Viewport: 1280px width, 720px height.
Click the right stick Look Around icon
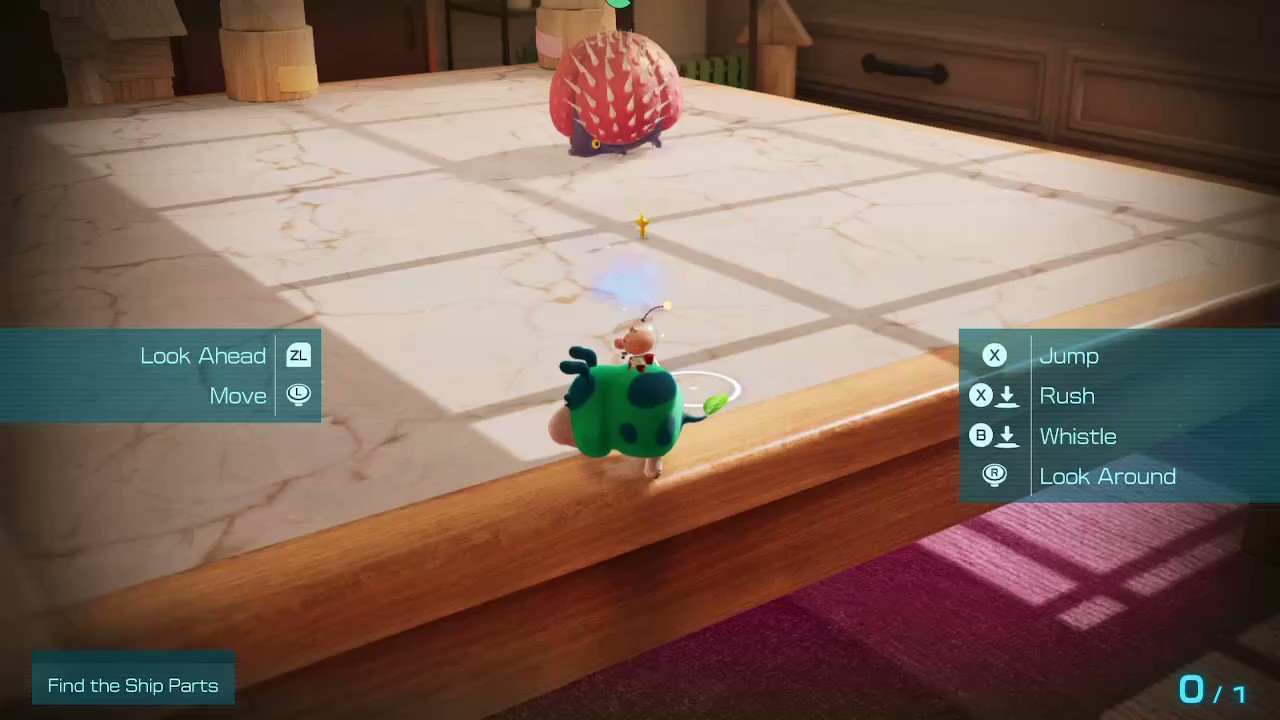(994, 476)
